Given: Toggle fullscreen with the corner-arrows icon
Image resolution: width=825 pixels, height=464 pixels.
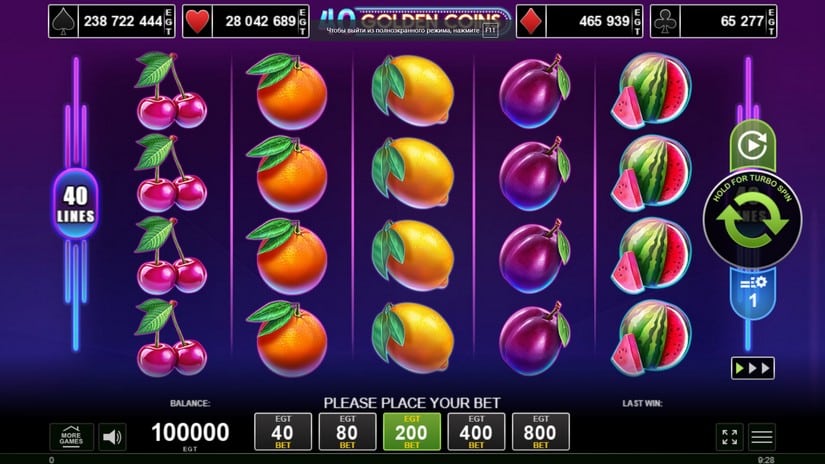Looking at the screenshot, I should [730, 437].
